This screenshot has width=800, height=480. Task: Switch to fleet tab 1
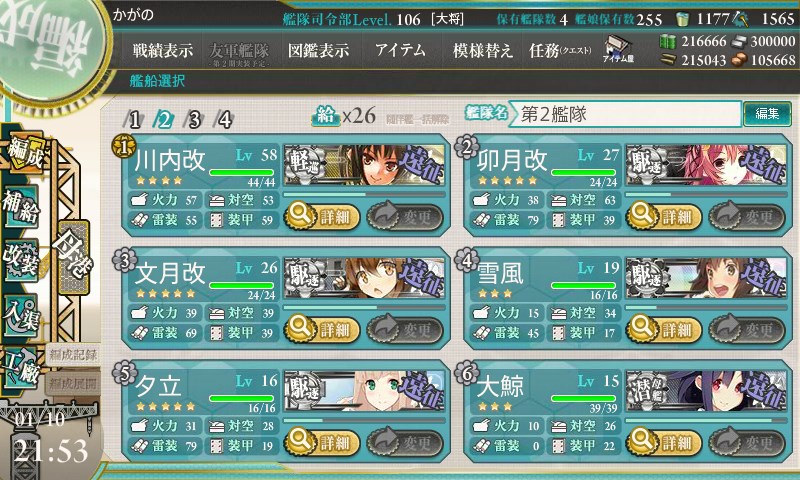point(135,119)
